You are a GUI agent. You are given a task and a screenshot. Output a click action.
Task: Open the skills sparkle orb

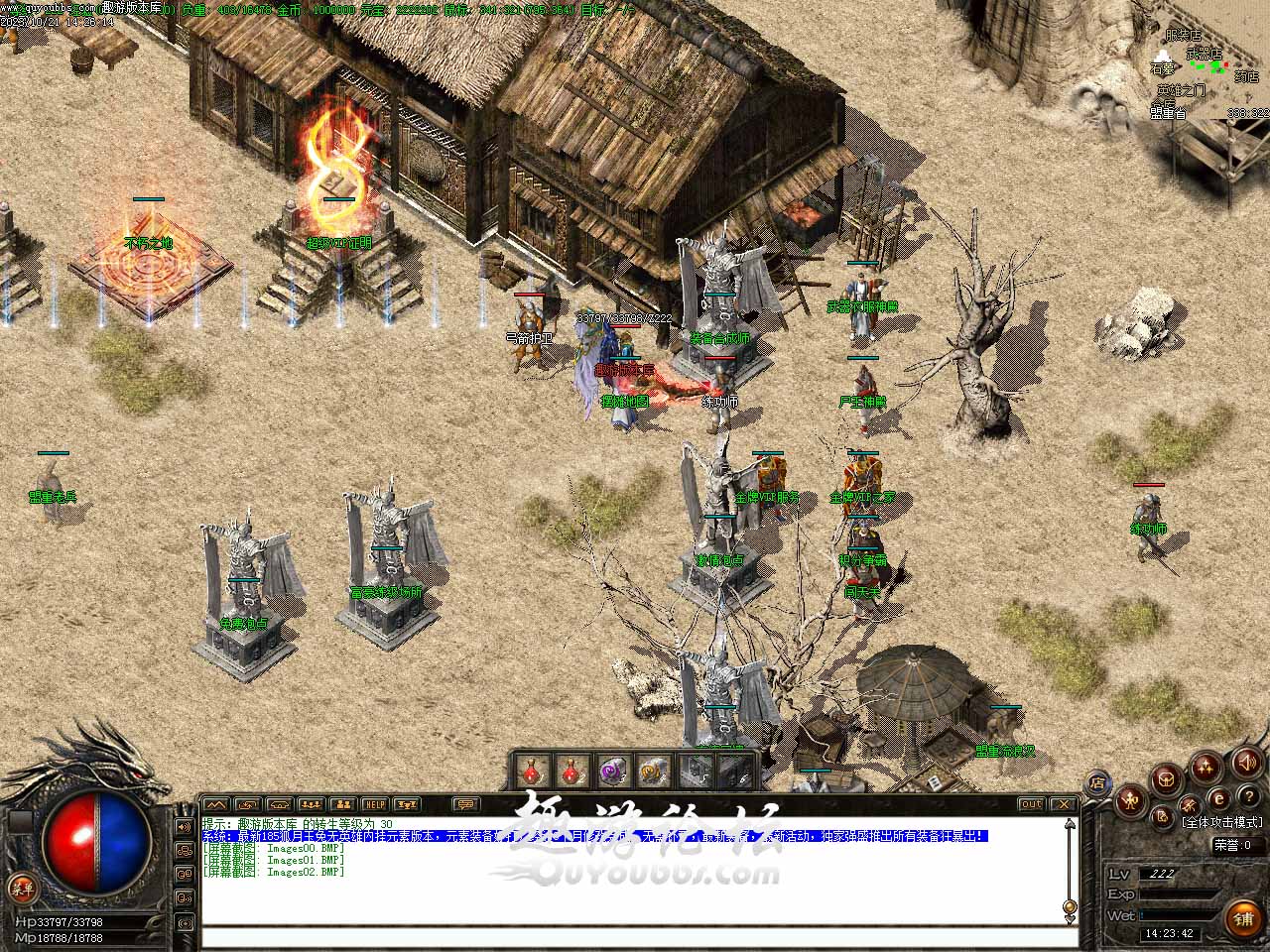point(1206,767)
